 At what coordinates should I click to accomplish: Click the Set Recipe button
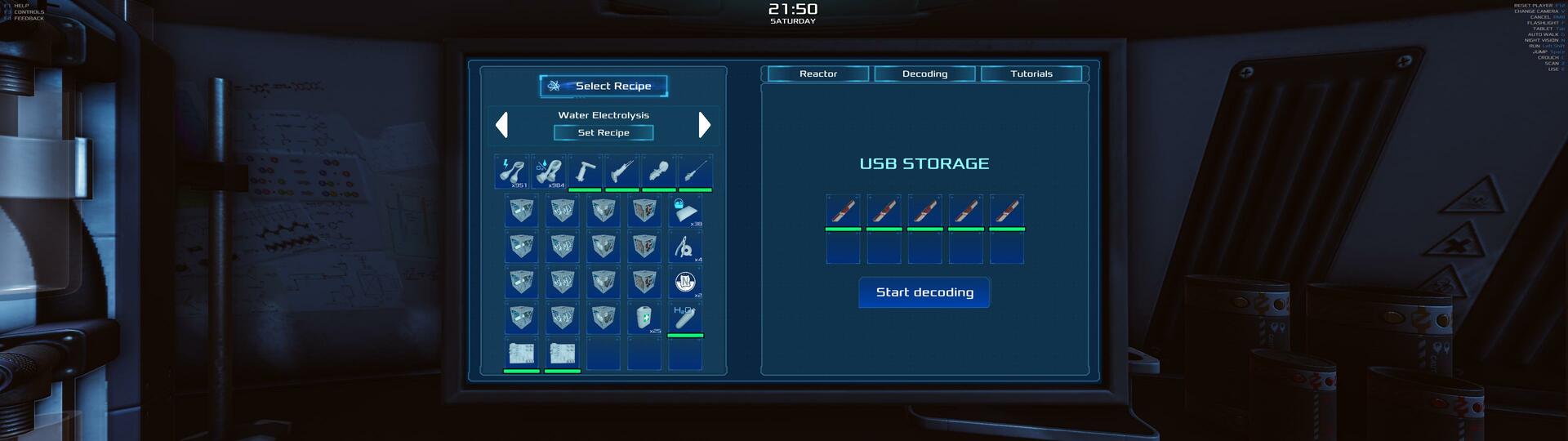point(604,132)
